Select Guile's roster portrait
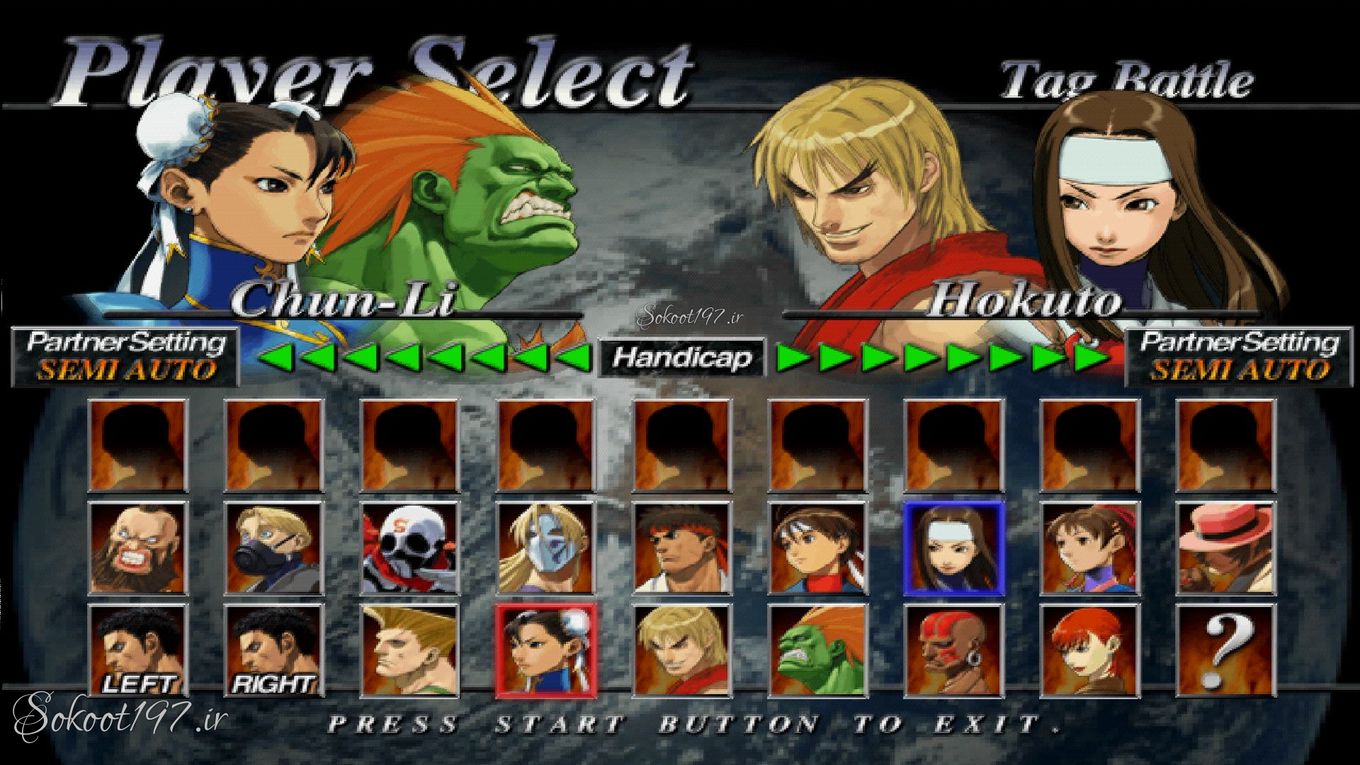 (x=409, y=651)
